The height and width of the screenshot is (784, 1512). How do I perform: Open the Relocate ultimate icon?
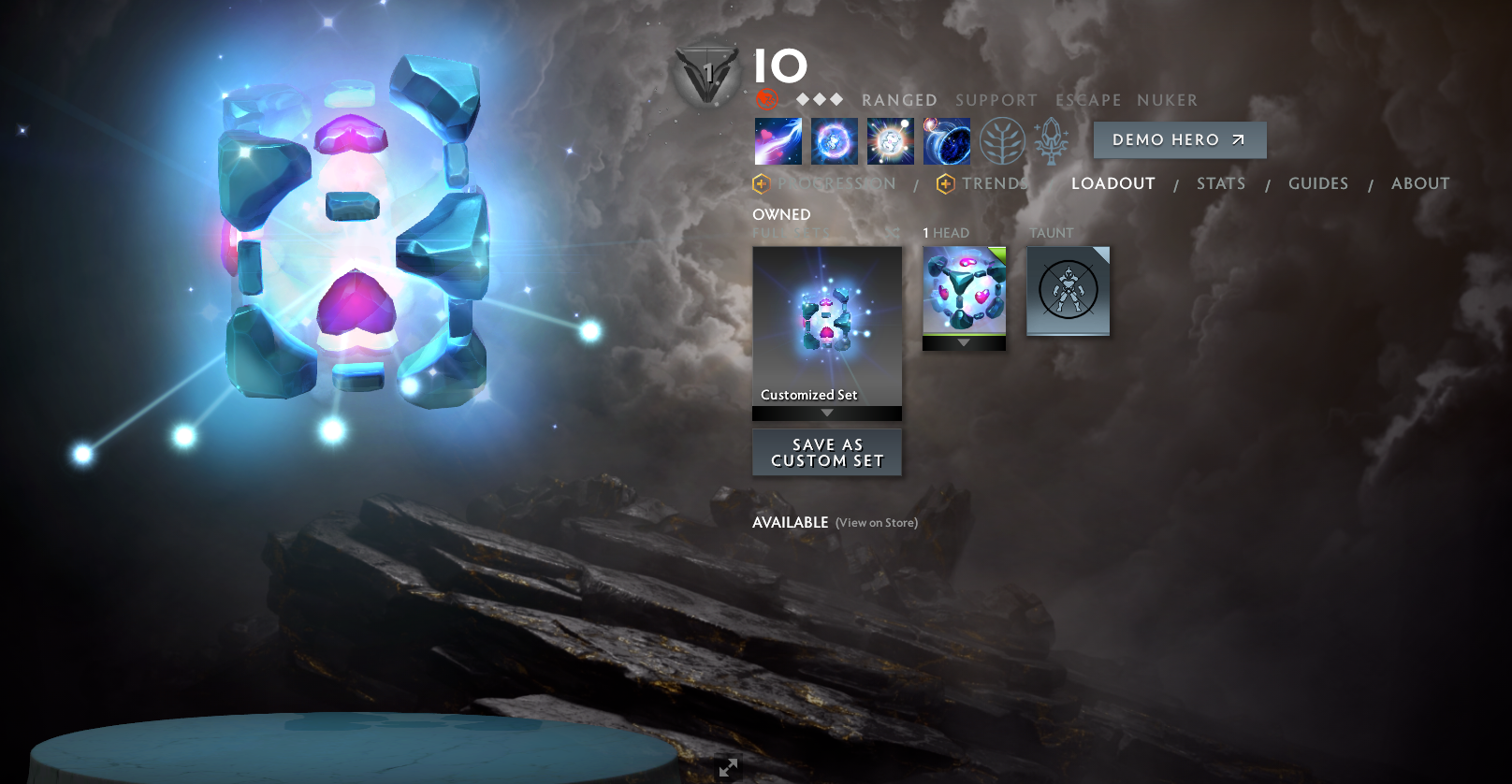tap(947, 141)
